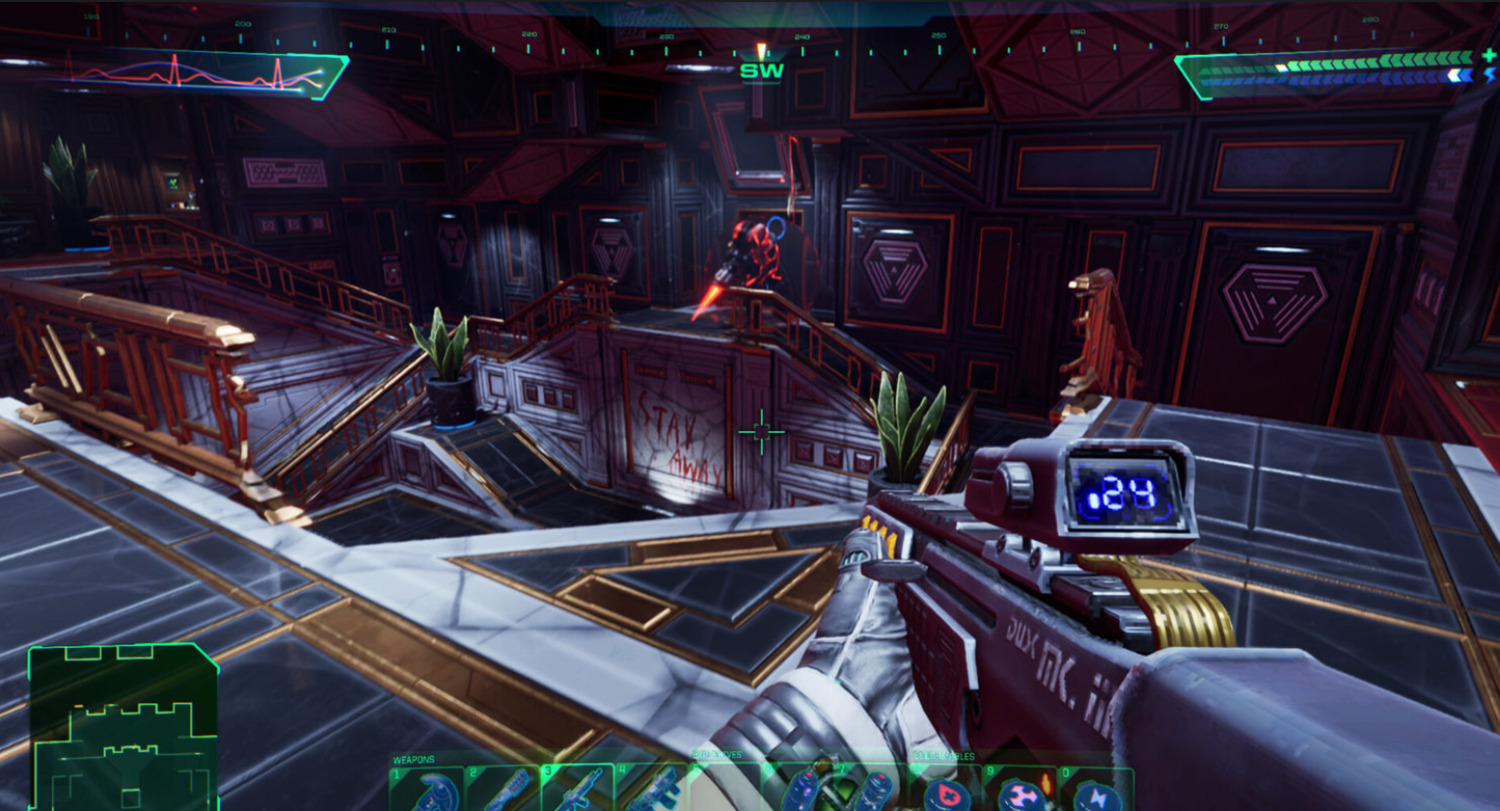The height and width of the screenshot is (811, 1500).
Task: Open the green minimap panel
Action: [124, 728]
